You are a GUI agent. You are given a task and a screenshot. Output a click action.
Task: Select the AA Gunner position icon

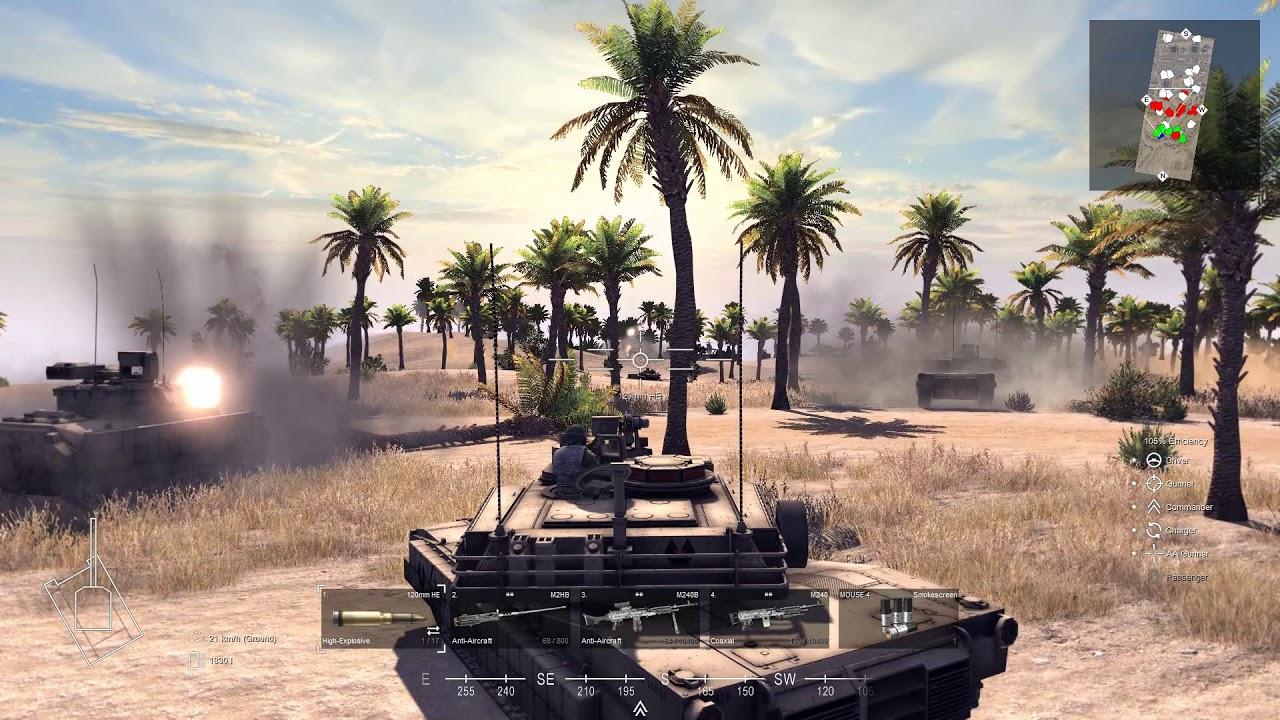pos(1153,554)
